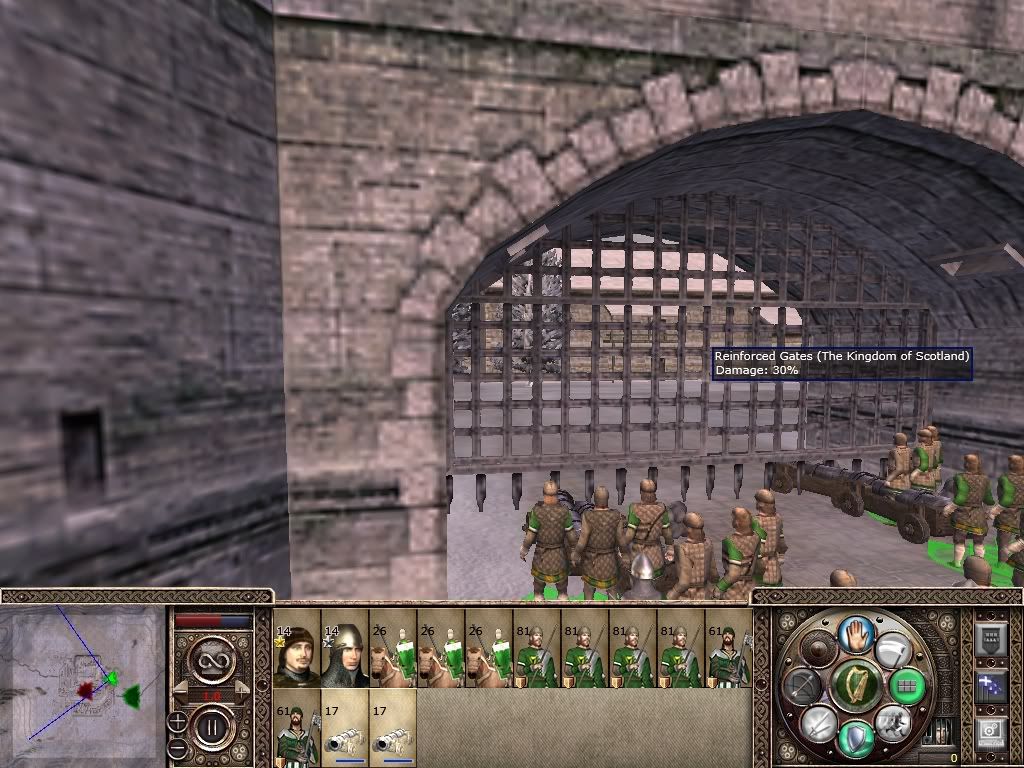Decrease game speed with the left arrow
Screen dimensions: 1024x768
tap(182, 692)
